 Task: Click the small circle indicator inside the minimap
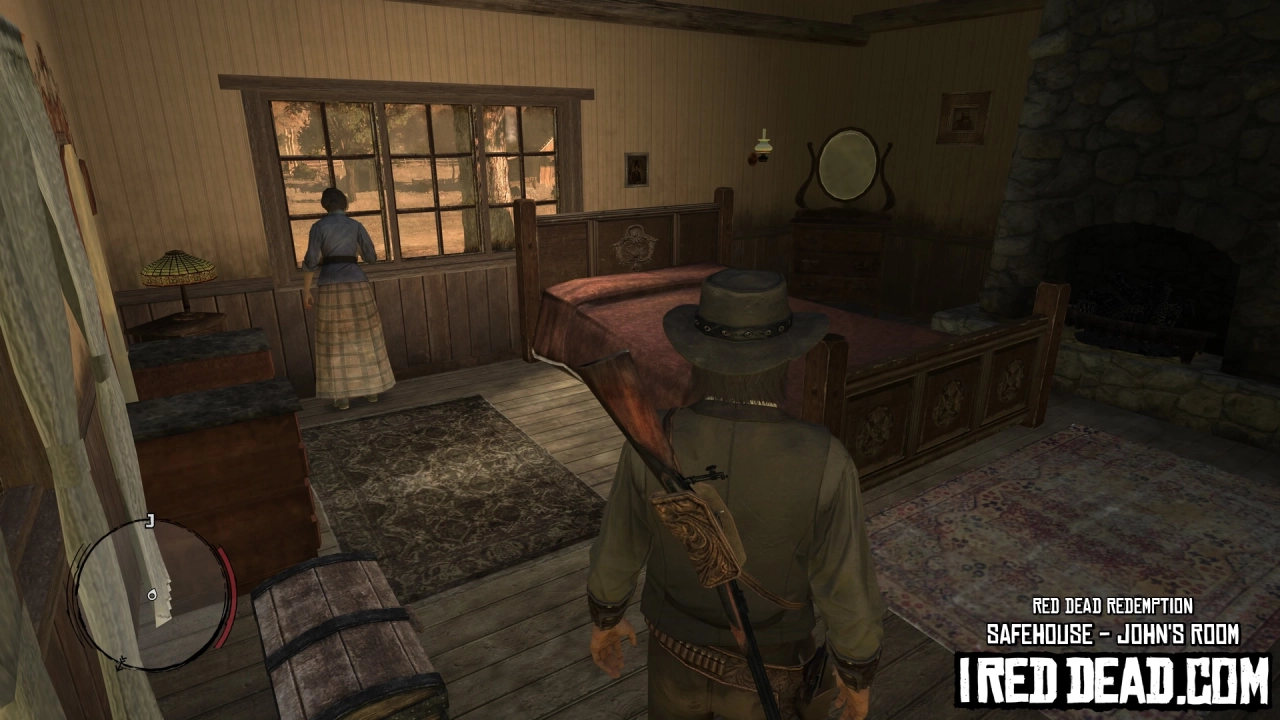coord(152,596)
